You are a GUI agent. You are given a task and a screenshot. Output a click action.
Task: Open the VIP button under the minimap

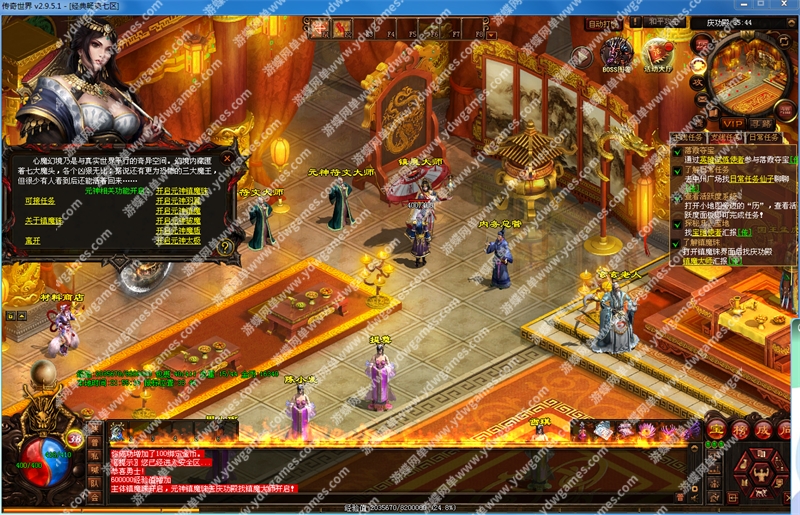733,122
